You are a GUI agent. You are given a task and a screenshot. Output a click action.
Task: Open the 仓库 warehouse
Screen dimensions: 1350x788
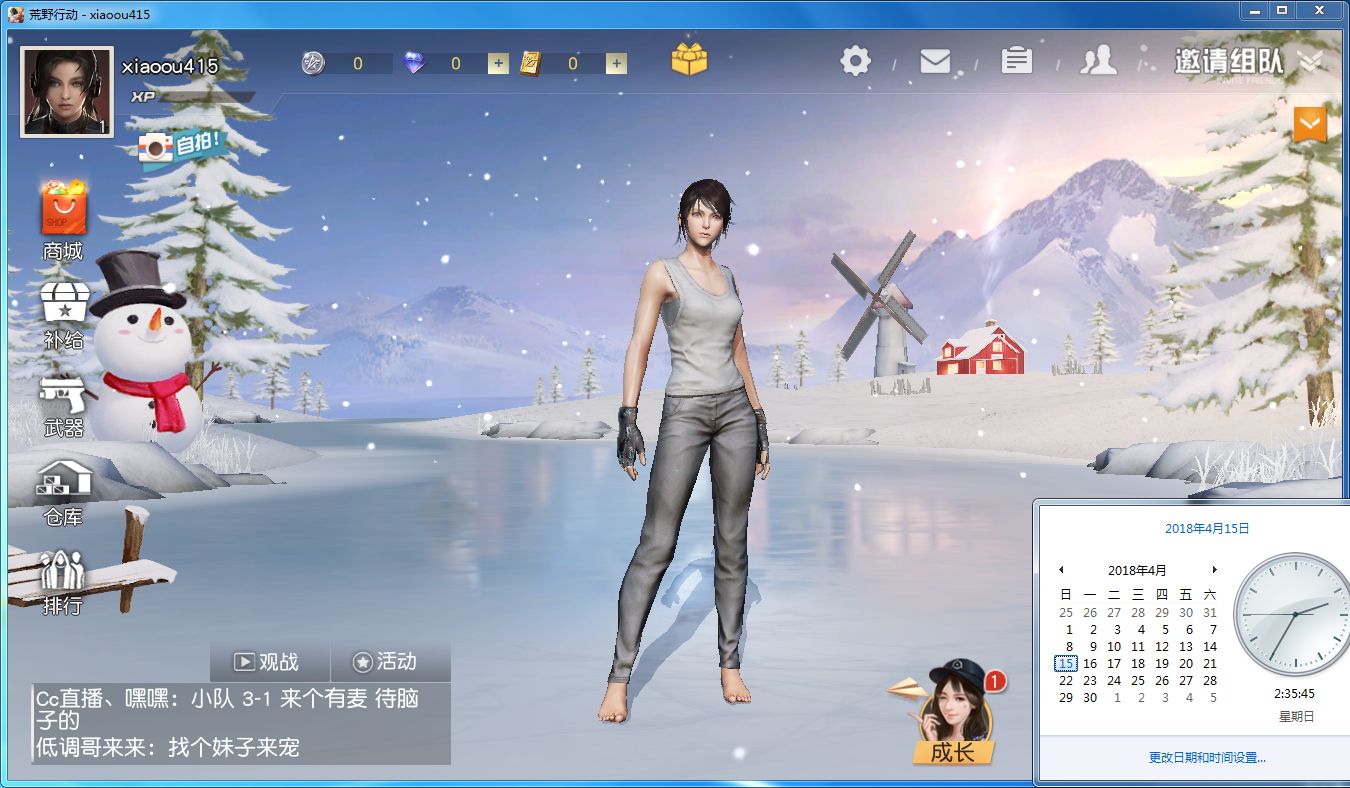(x=63, y=493)
